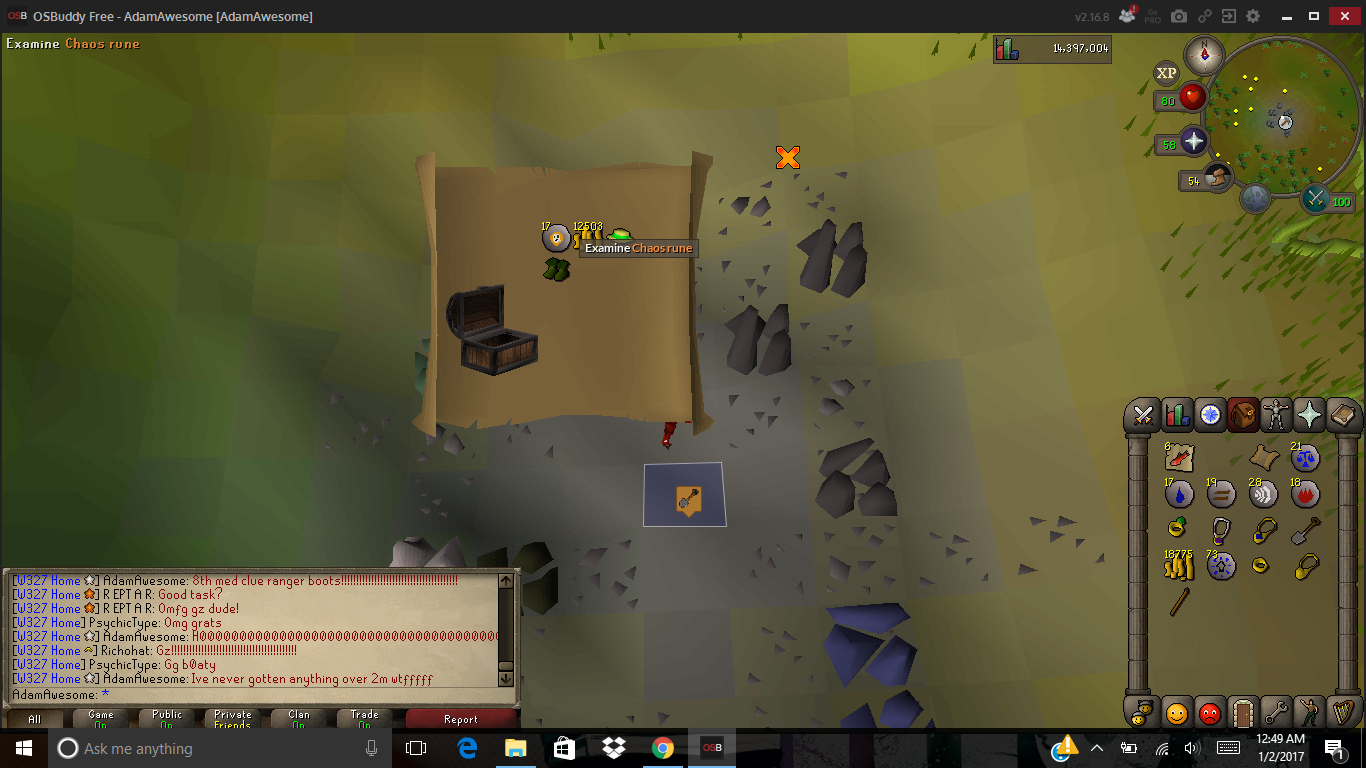The height and width of the screenshot is (768, 1366).
Task: Toggle the XP drops button
Action: [1166, 73]
